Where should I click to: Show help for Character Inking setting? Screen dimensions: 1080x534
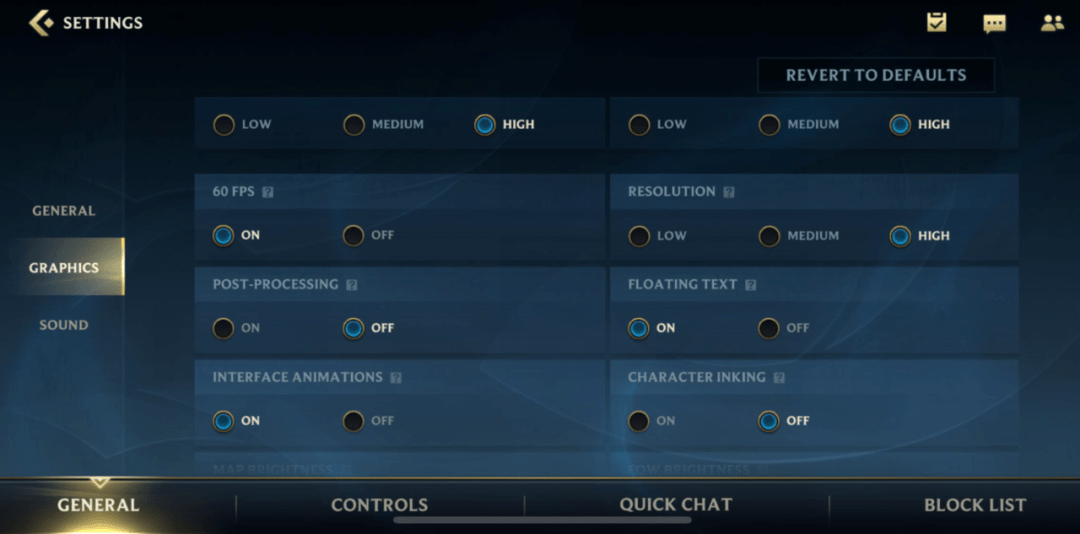pos(779,378)
